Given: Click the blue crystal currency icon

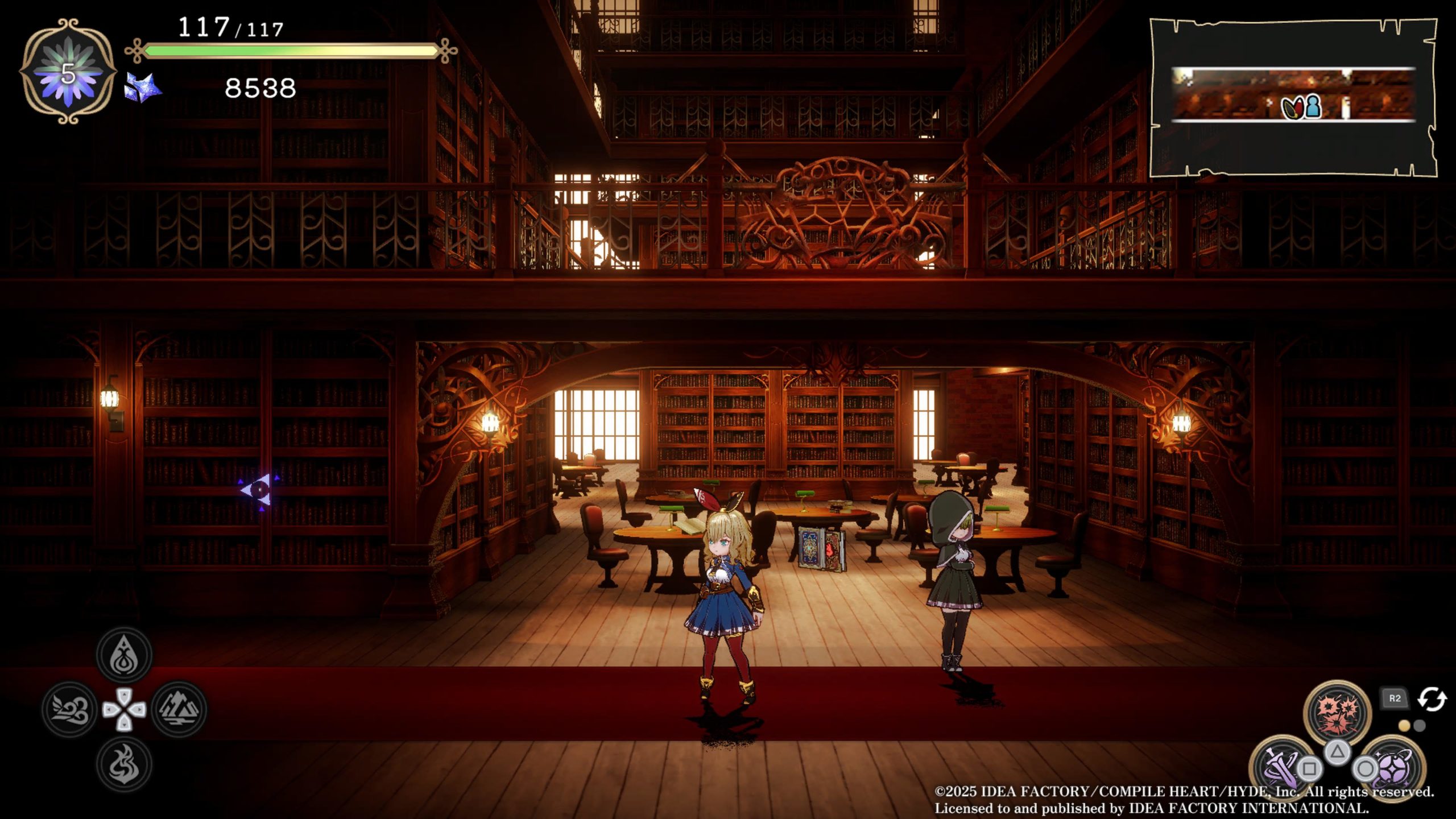Looking at the screenshot, I should (x=142, y=88).
